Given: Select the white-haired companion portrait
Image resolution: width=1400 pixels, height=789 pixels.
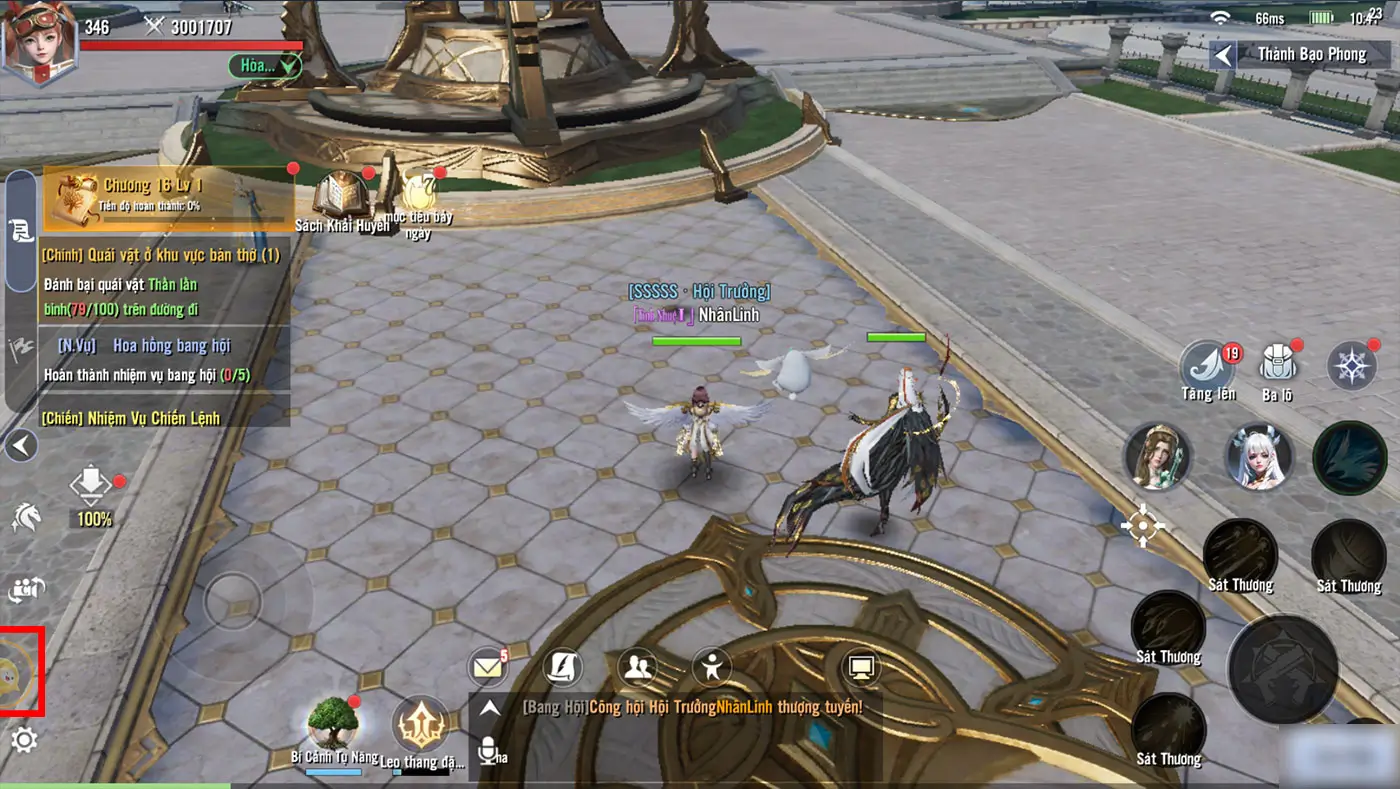Looking at the screenshot, I should point(1259,456).
